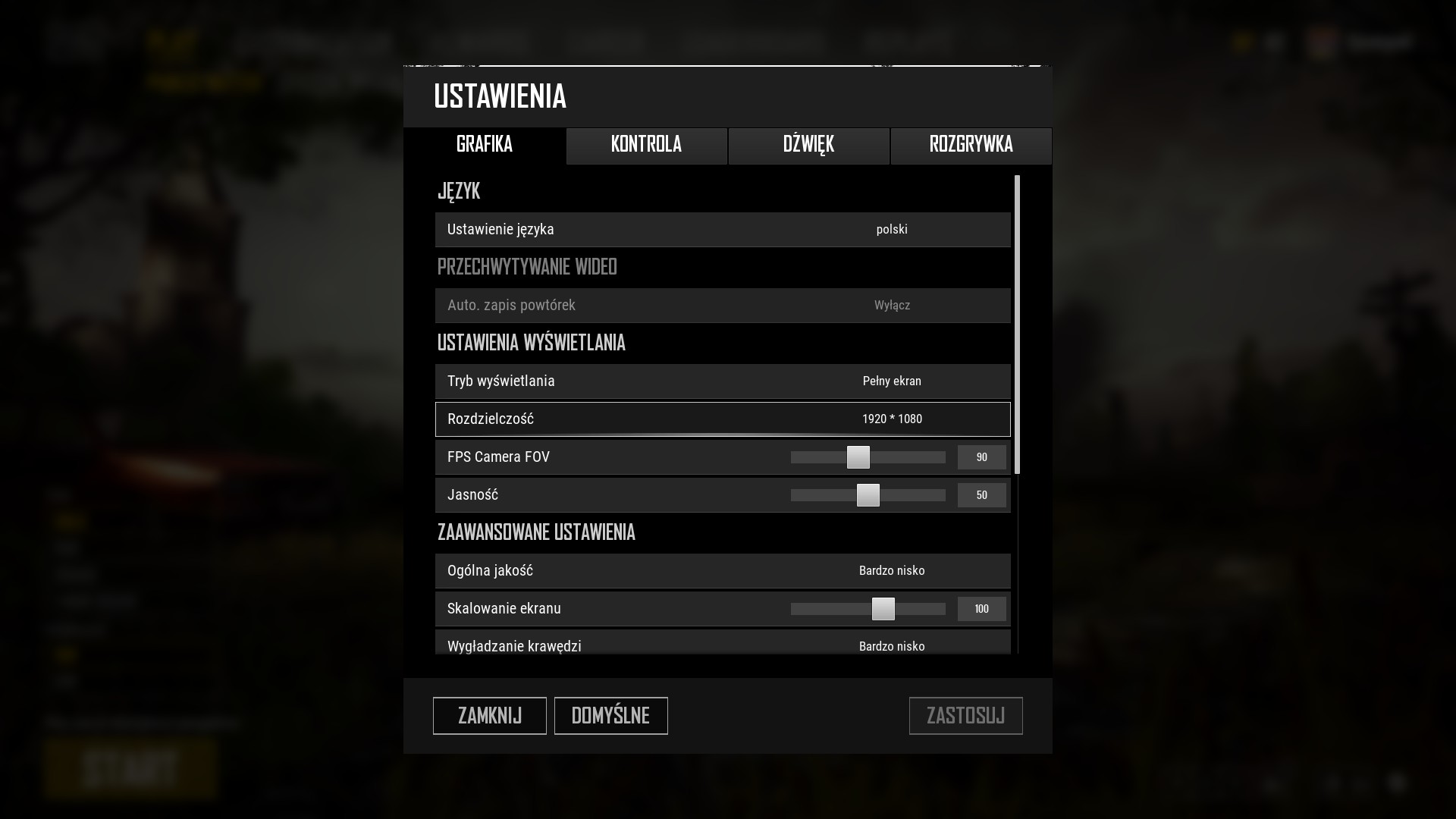Switch to the DŹWIĘK tab
The width and height of the screenshot is (1456, 819).
808,145
